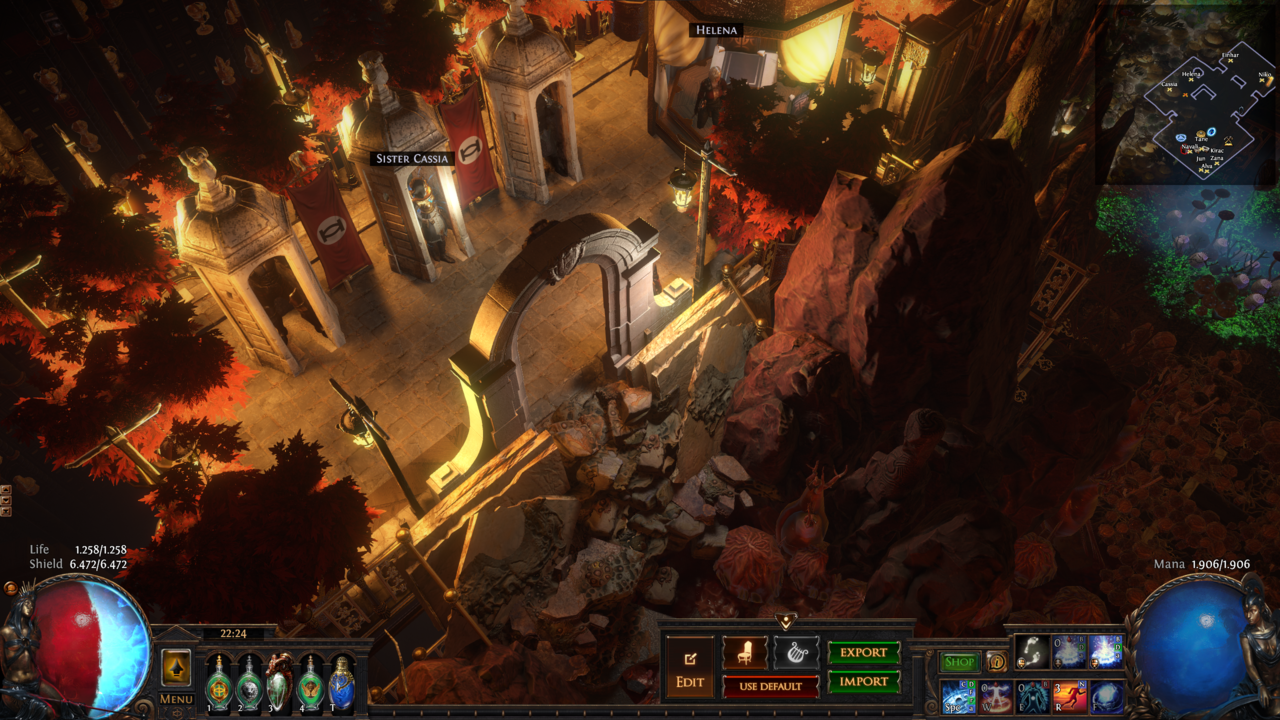This screenshot has height=720, width=1280.
Task: Open the hideout decorations chair button
Action: 745,653
